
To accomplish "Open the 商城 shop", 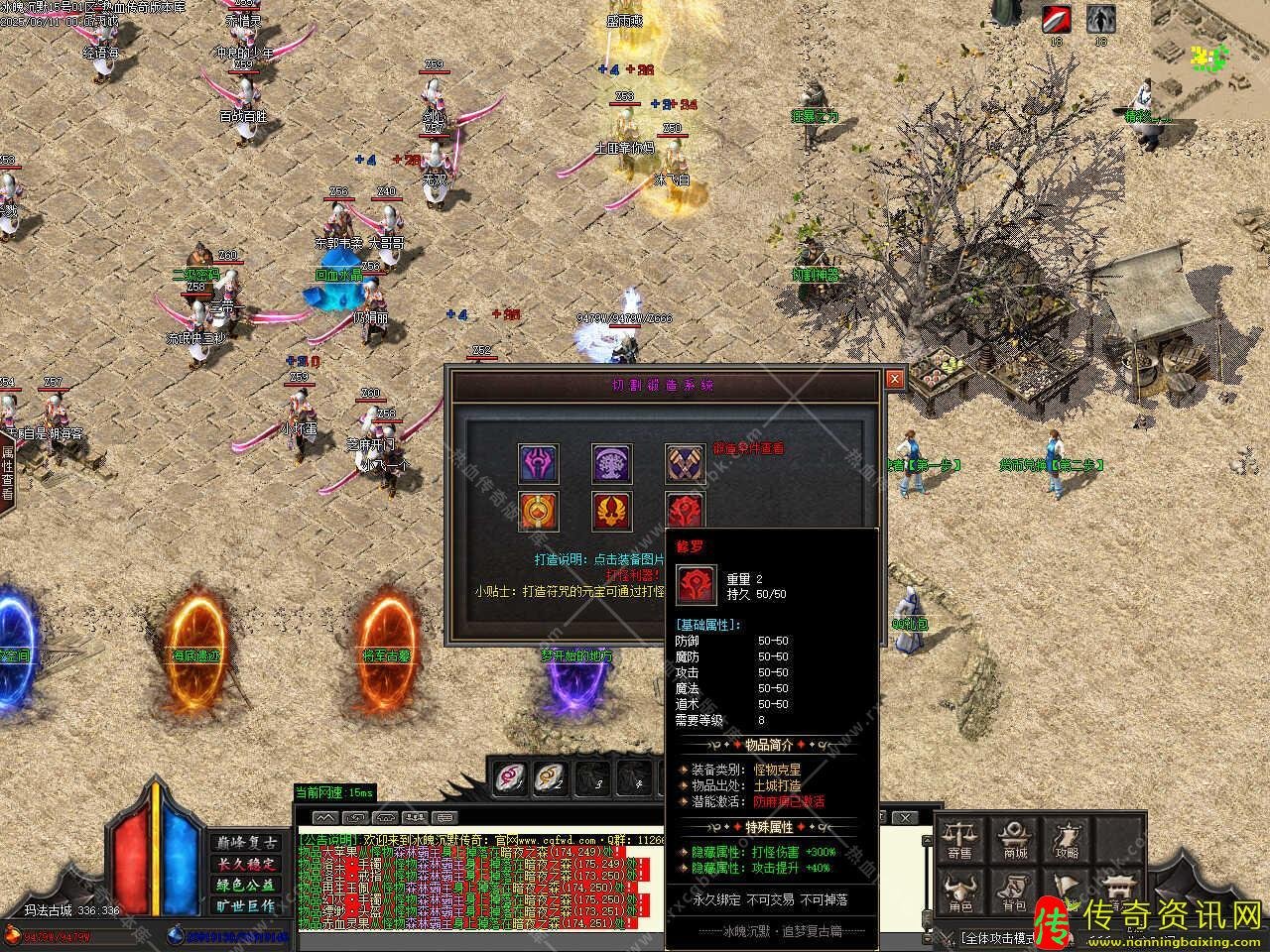I will (1013, 840).
